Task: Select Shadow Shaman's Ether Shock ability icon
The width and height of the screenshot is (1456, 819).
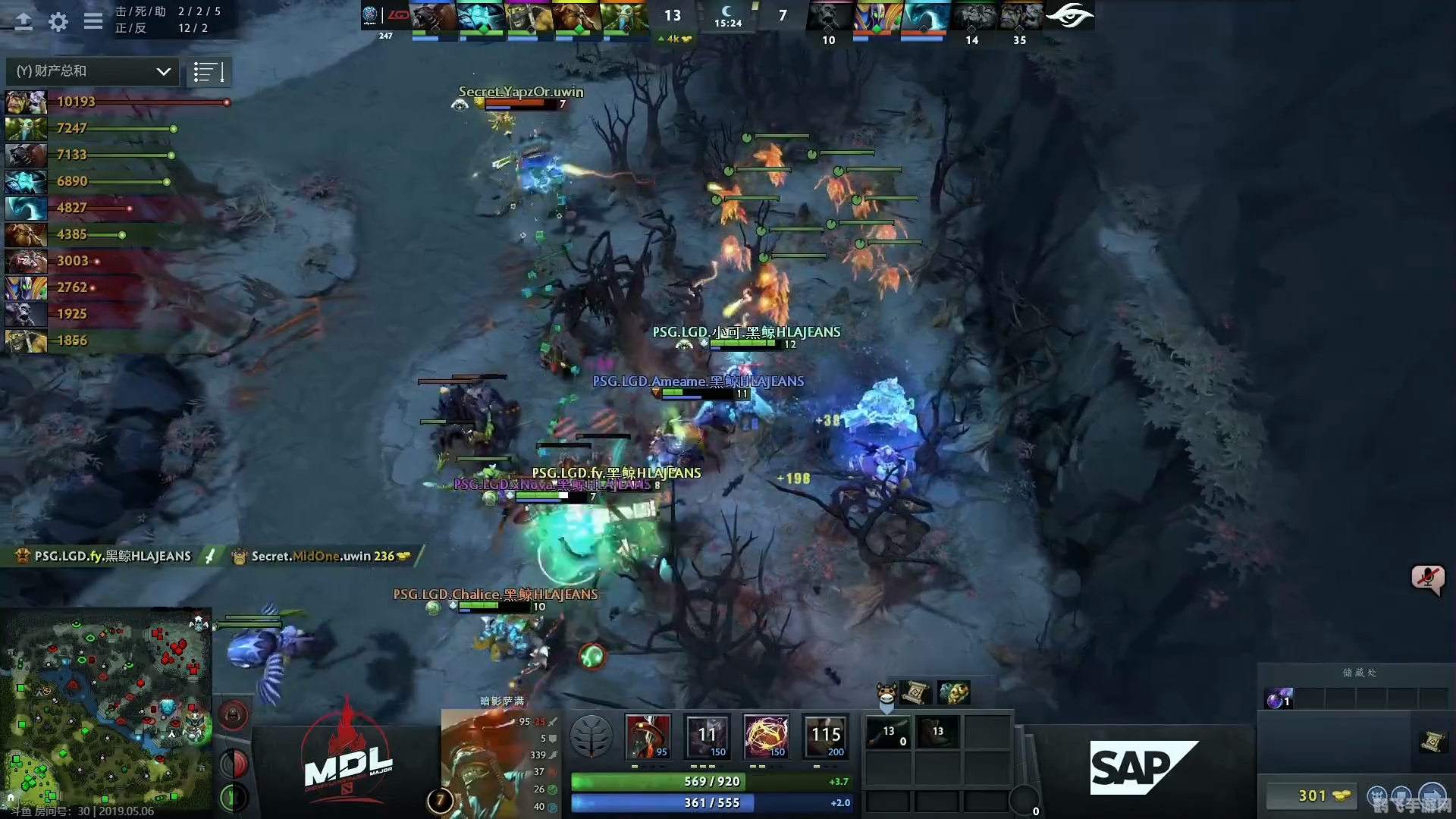Action: tap(648, 736)
